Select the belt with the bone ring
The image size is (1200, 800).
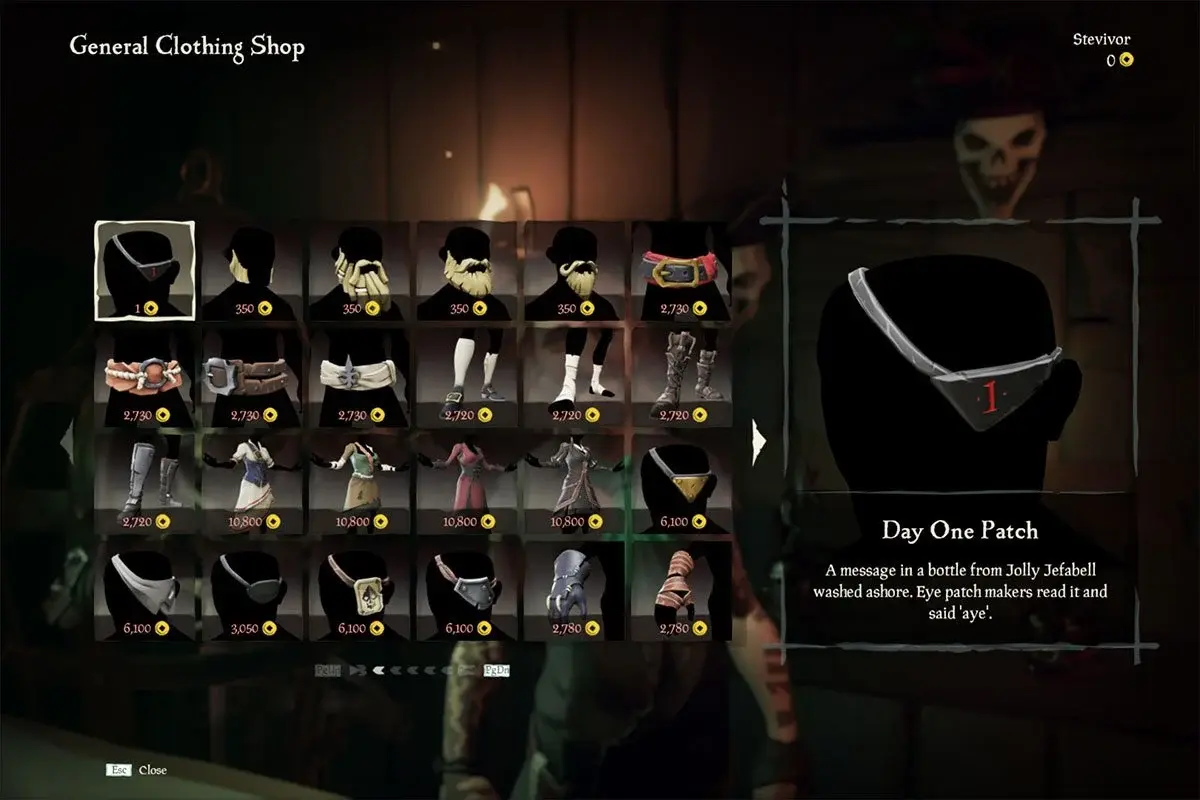click(145, 377)
